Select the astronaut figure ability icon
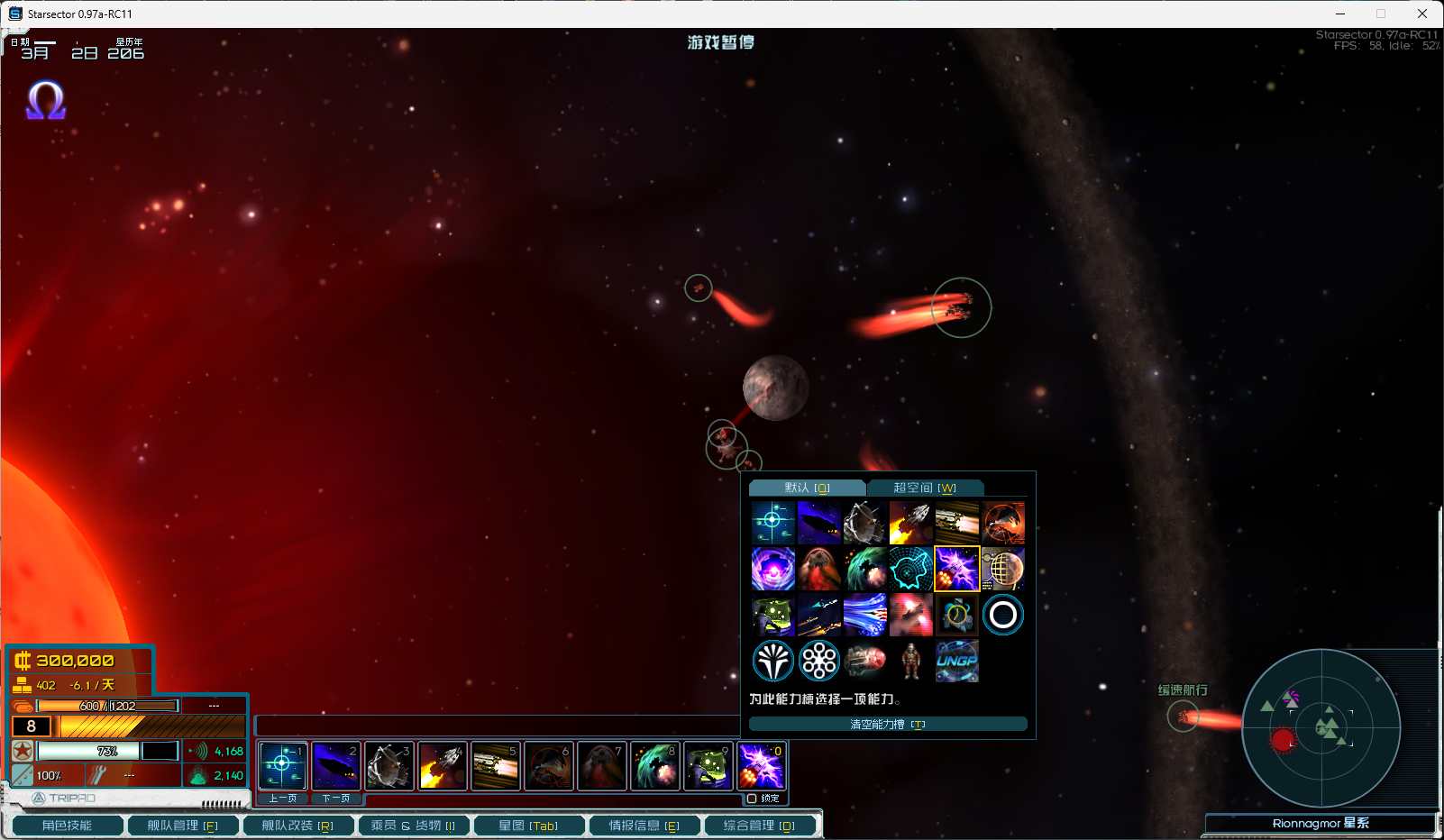Screen dimensions: 1444x840 point(911,661)
